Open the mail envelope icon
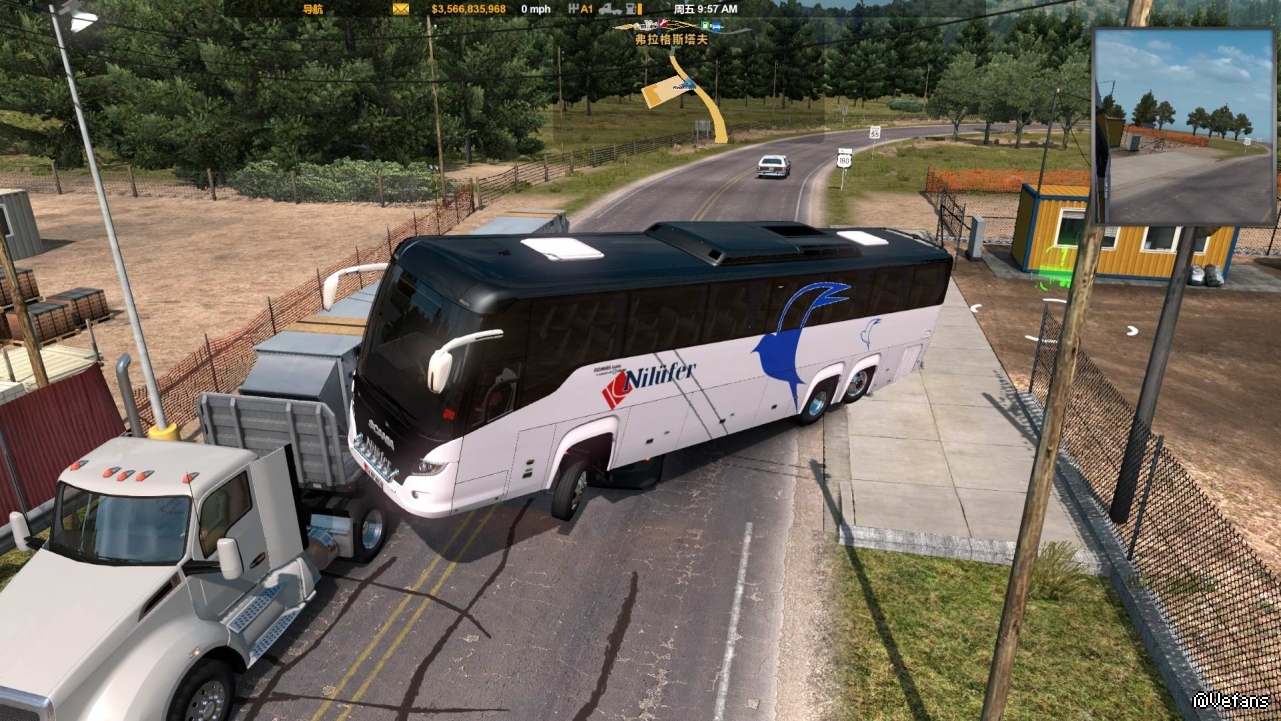This screenshot has width=1281, height=721. (x=401, y=9)
